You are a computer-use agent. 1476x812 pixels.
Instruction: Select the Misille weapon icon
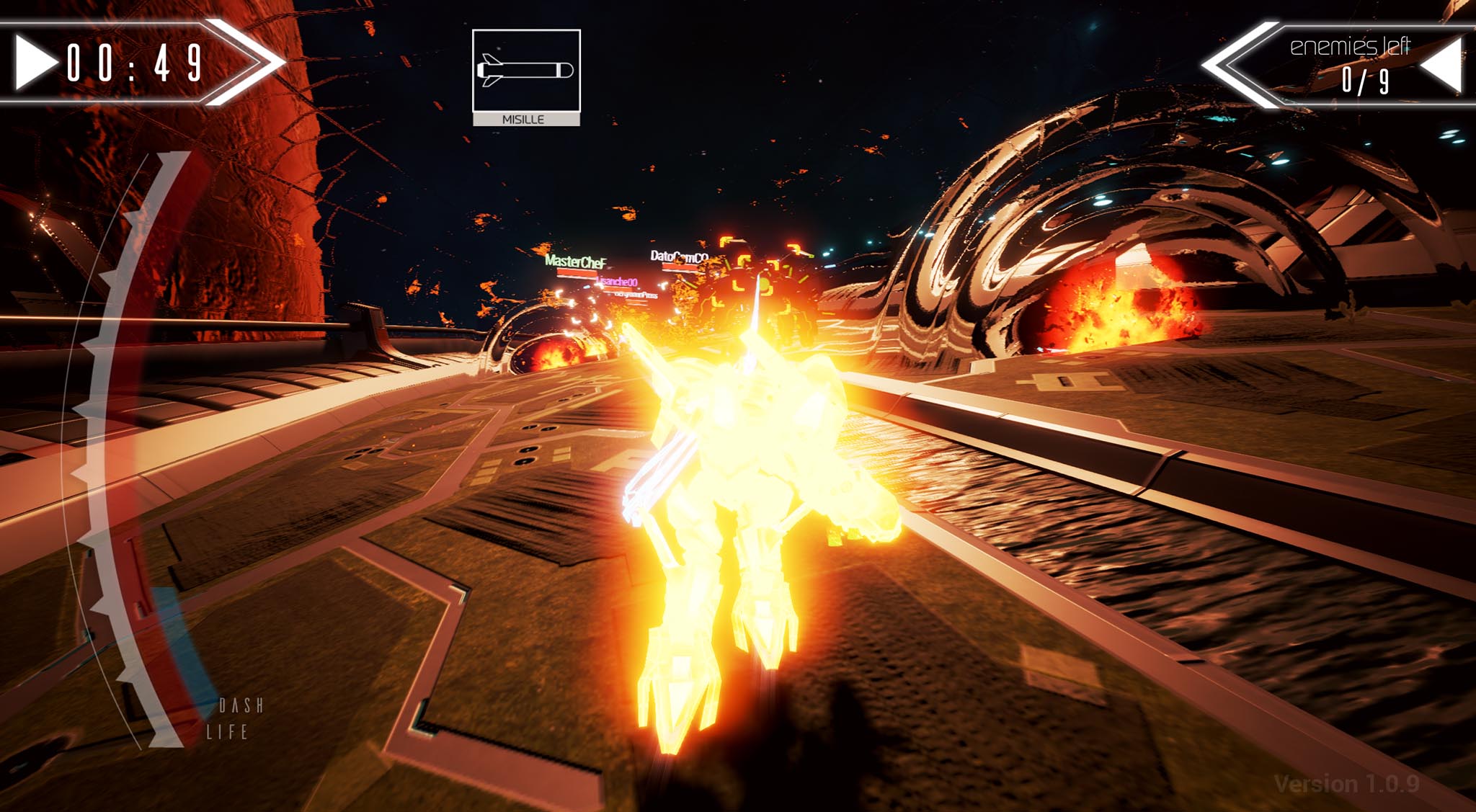pos(526,71)
